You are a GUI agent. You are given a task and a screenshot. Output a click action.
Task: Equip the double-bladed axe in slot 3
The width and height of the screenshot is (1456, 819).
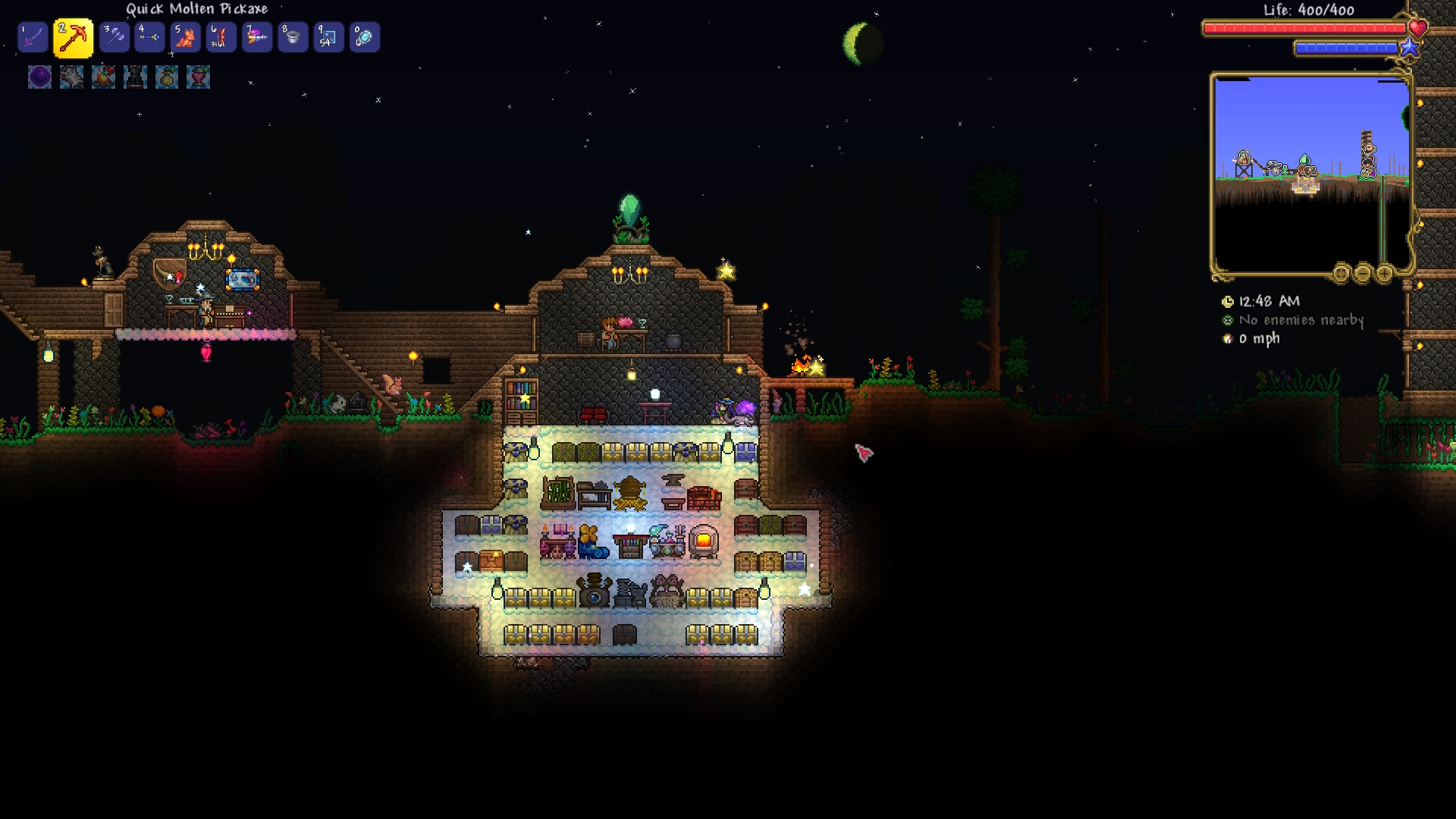click(115, 37)
